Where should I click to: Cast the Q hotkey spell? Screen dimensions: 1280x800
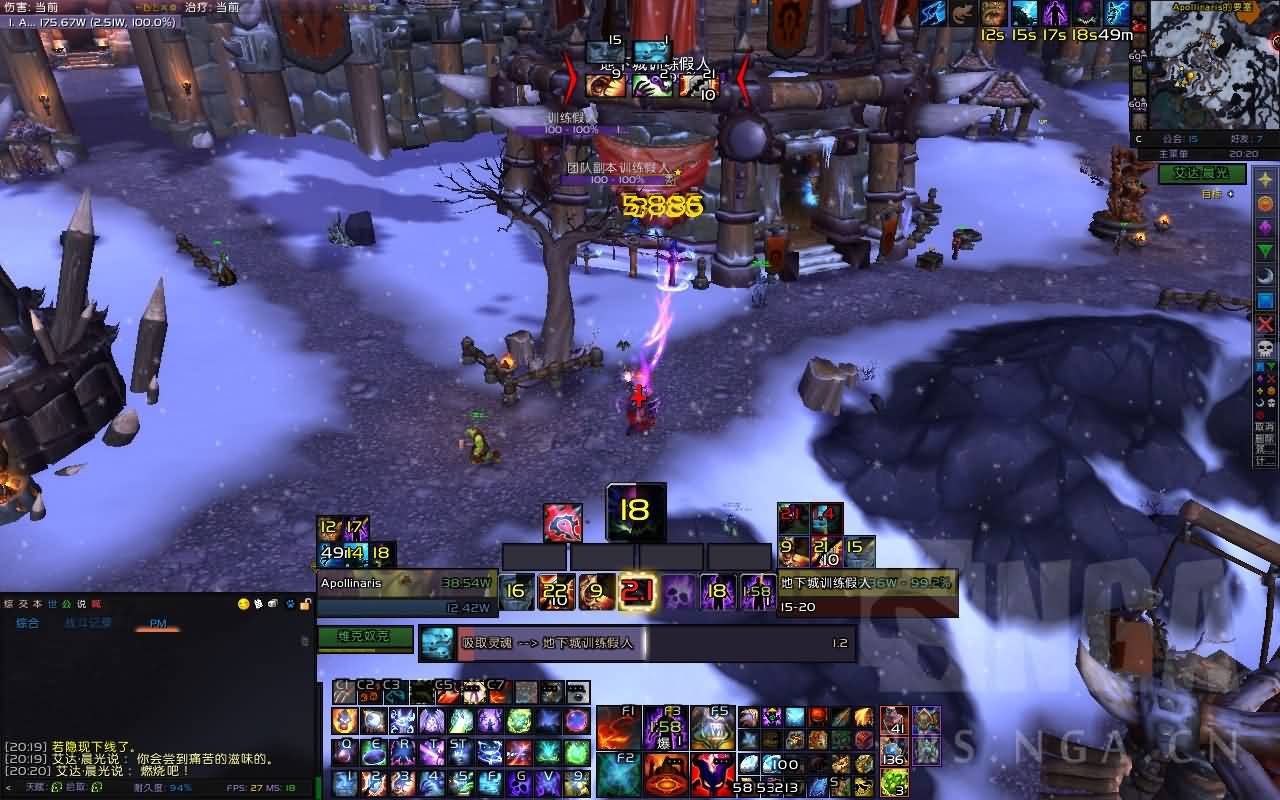pyautogui.click(x=345, y=751)
